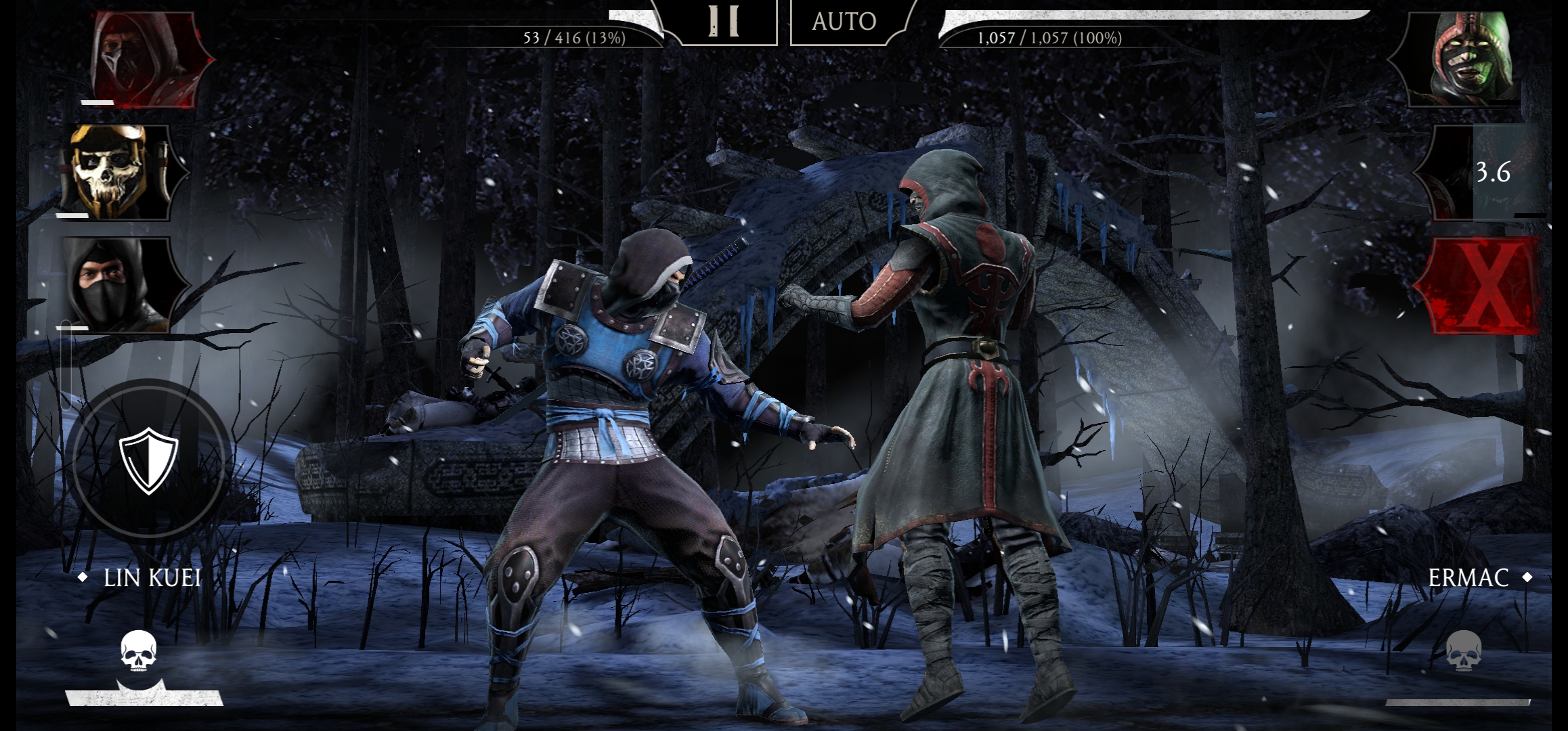Tap Ermac's green-hooded portrait

(x=1469, y=60)
